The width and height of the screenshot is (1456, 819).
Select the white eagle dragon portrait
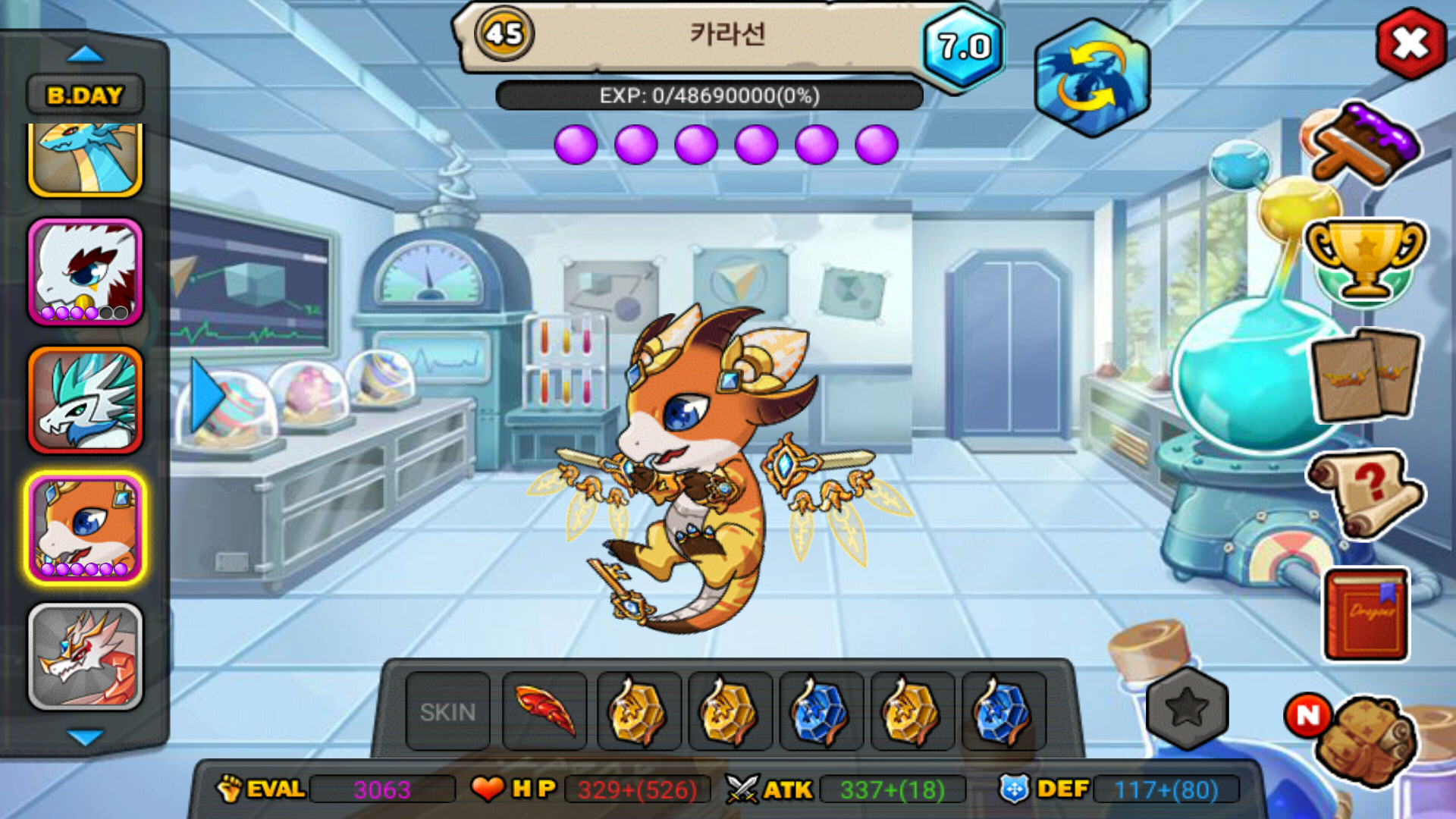pos(85,272)
